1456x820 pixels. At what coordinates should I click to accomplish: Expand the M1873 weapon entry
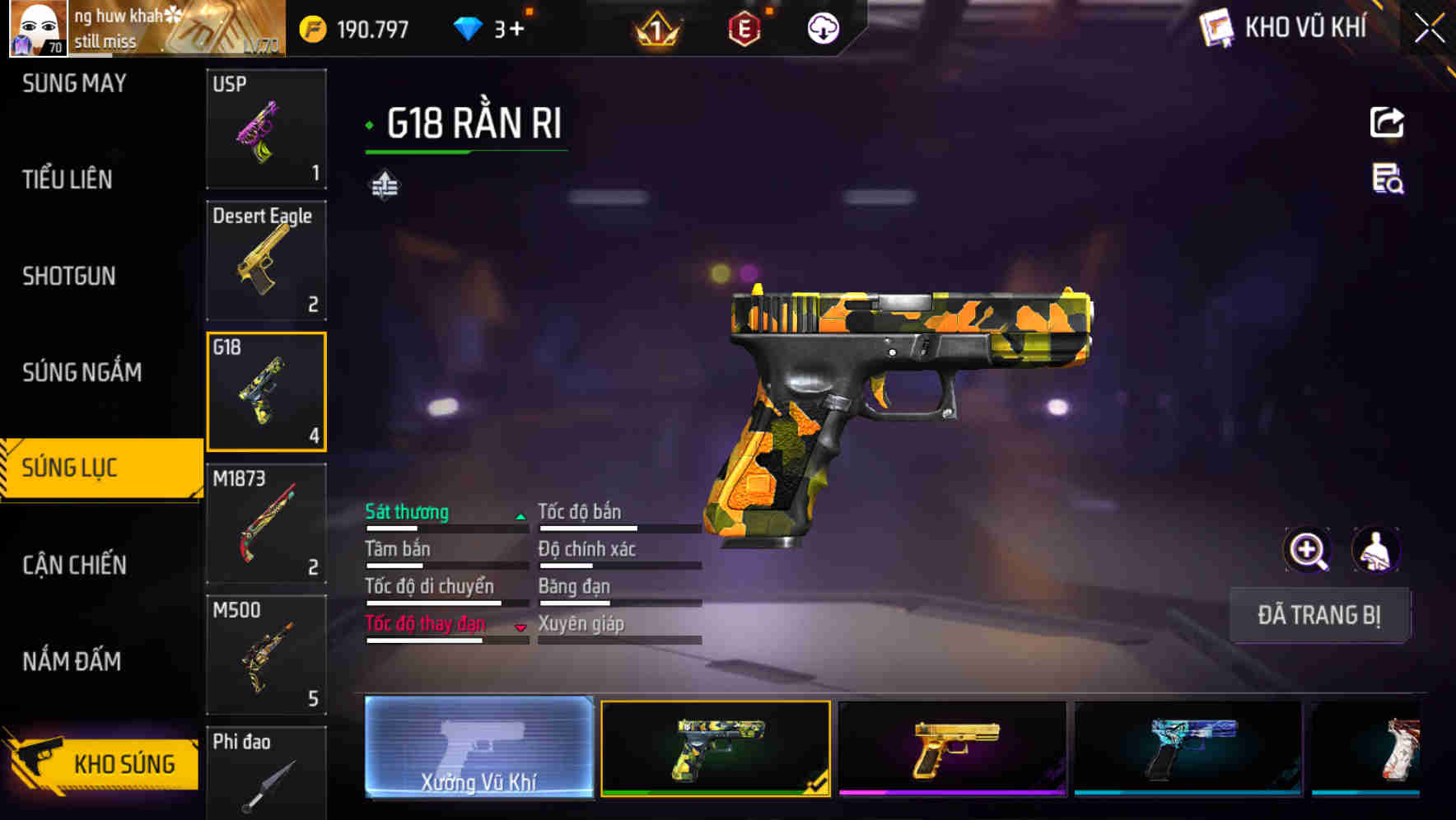tap(265, 524)
